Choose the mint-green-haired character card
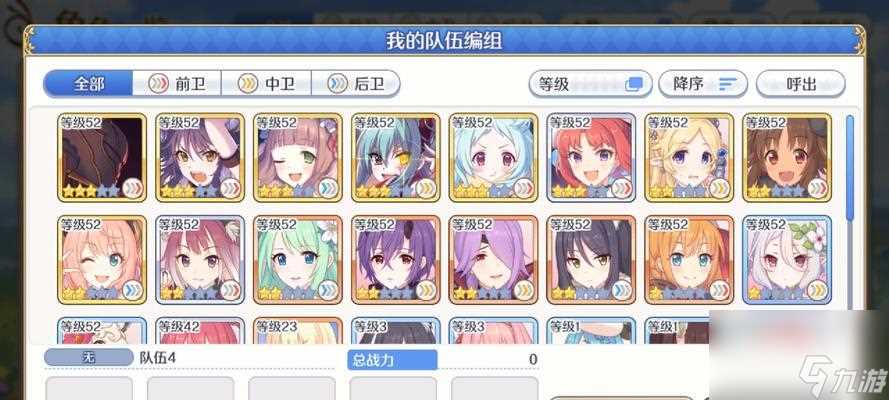 299,258
